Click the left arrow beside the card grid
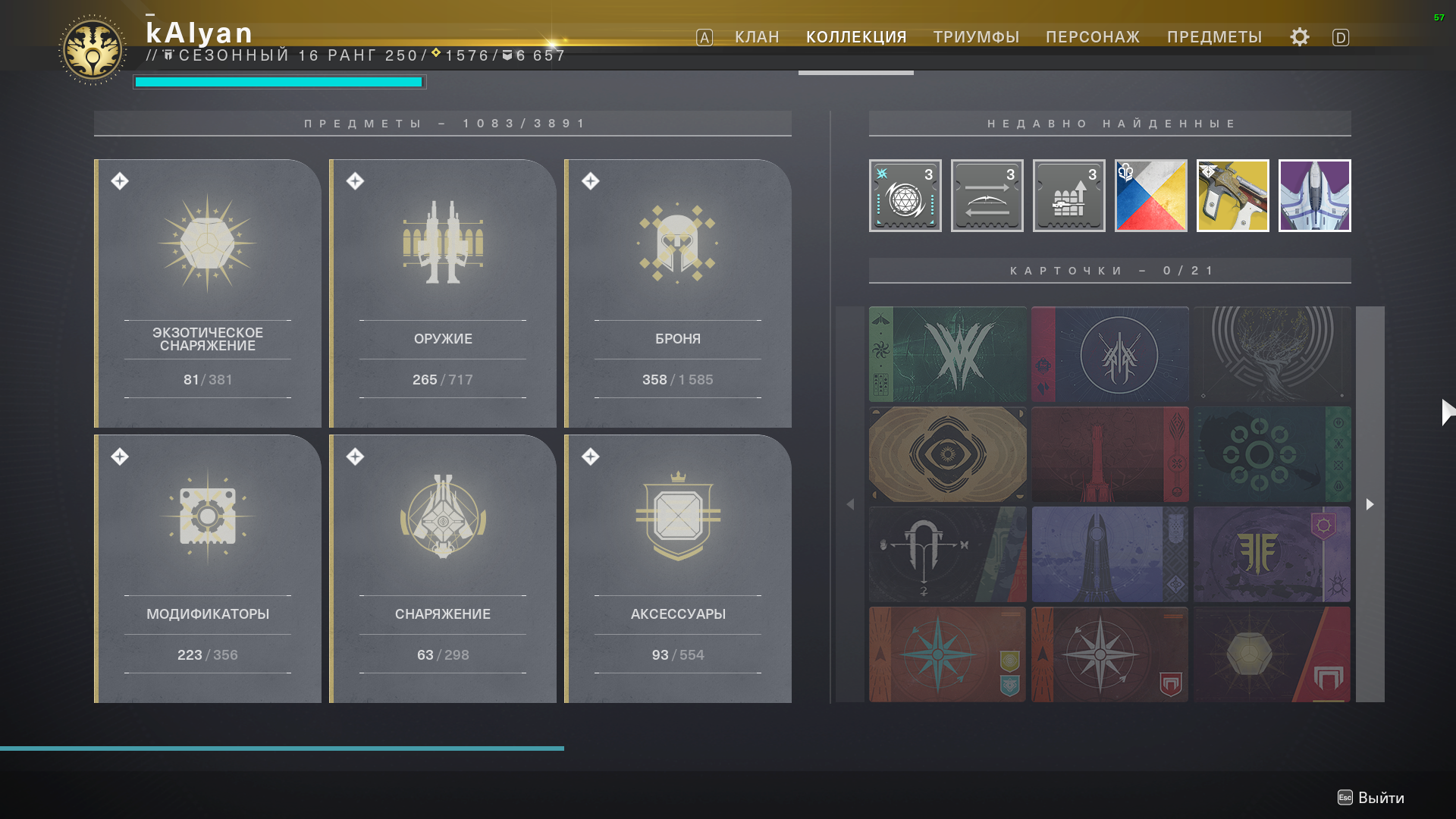This screenshot has height=819, width=1456. coord(851,504)
